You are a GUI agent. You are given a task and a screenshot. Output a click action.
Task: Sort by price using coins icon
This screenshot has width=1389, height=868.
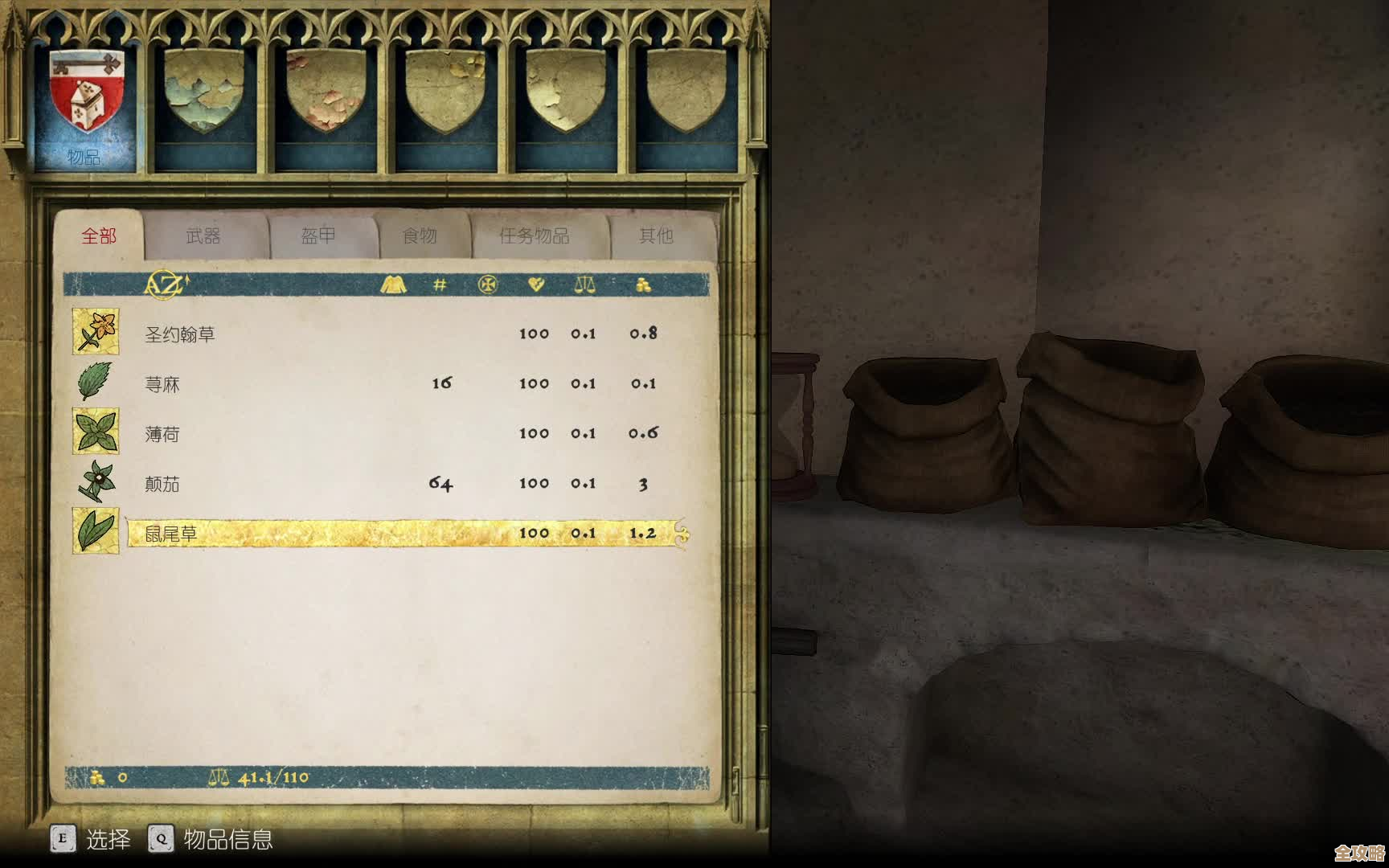point(643,285)
